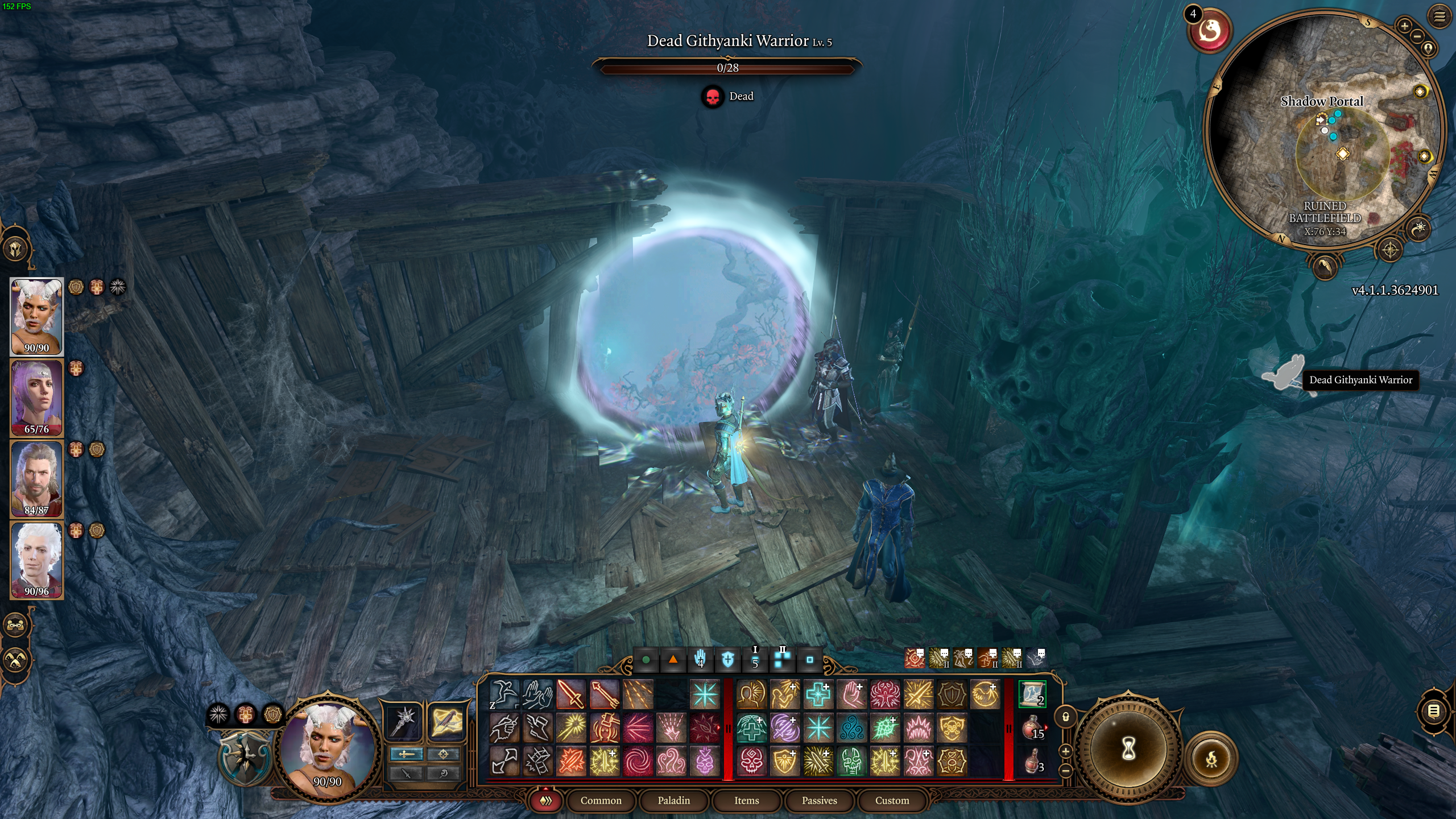Use the red sword main-hand attack

tap(571, 695)
